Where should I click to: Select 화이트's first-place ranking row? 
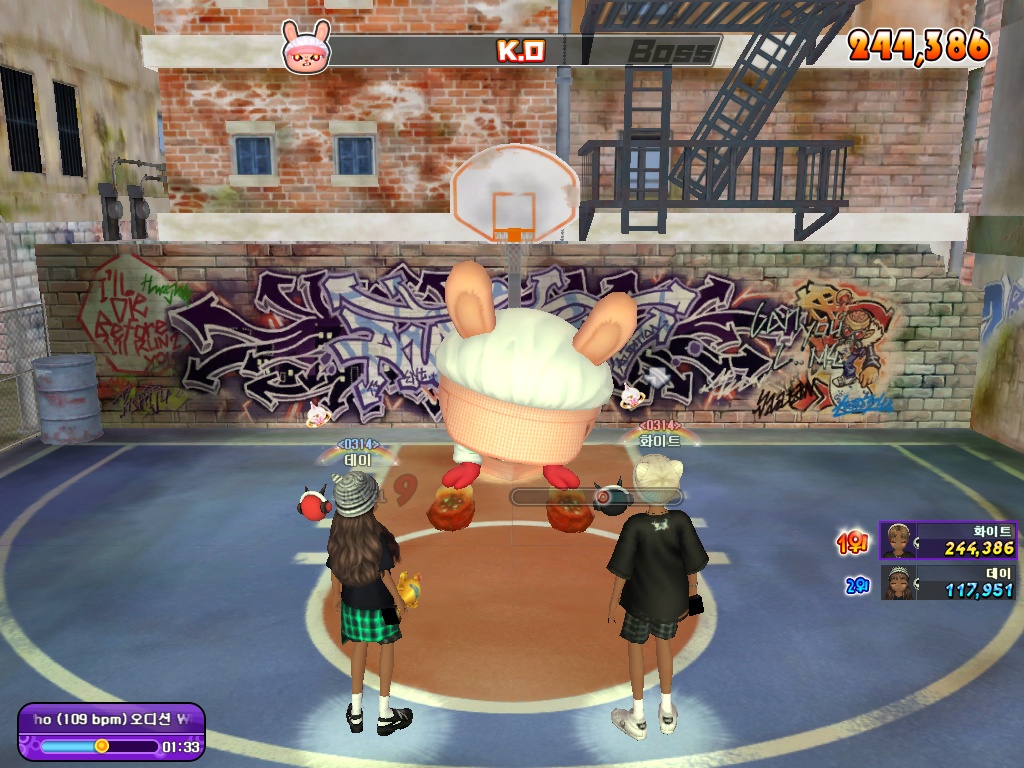coord(947,540)
